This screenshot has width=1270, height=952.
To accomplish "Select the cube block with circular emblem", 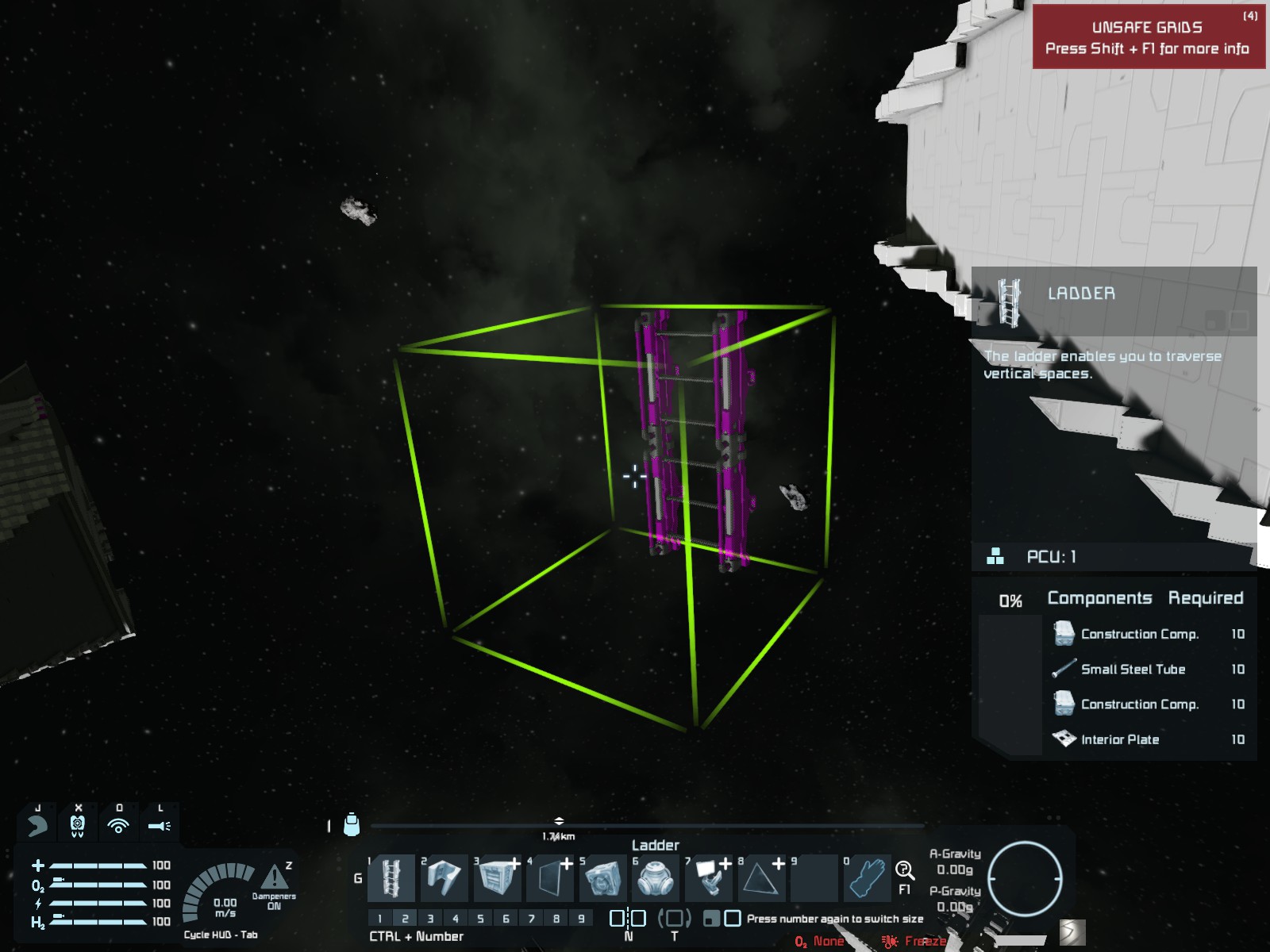I will click(603, 878).
